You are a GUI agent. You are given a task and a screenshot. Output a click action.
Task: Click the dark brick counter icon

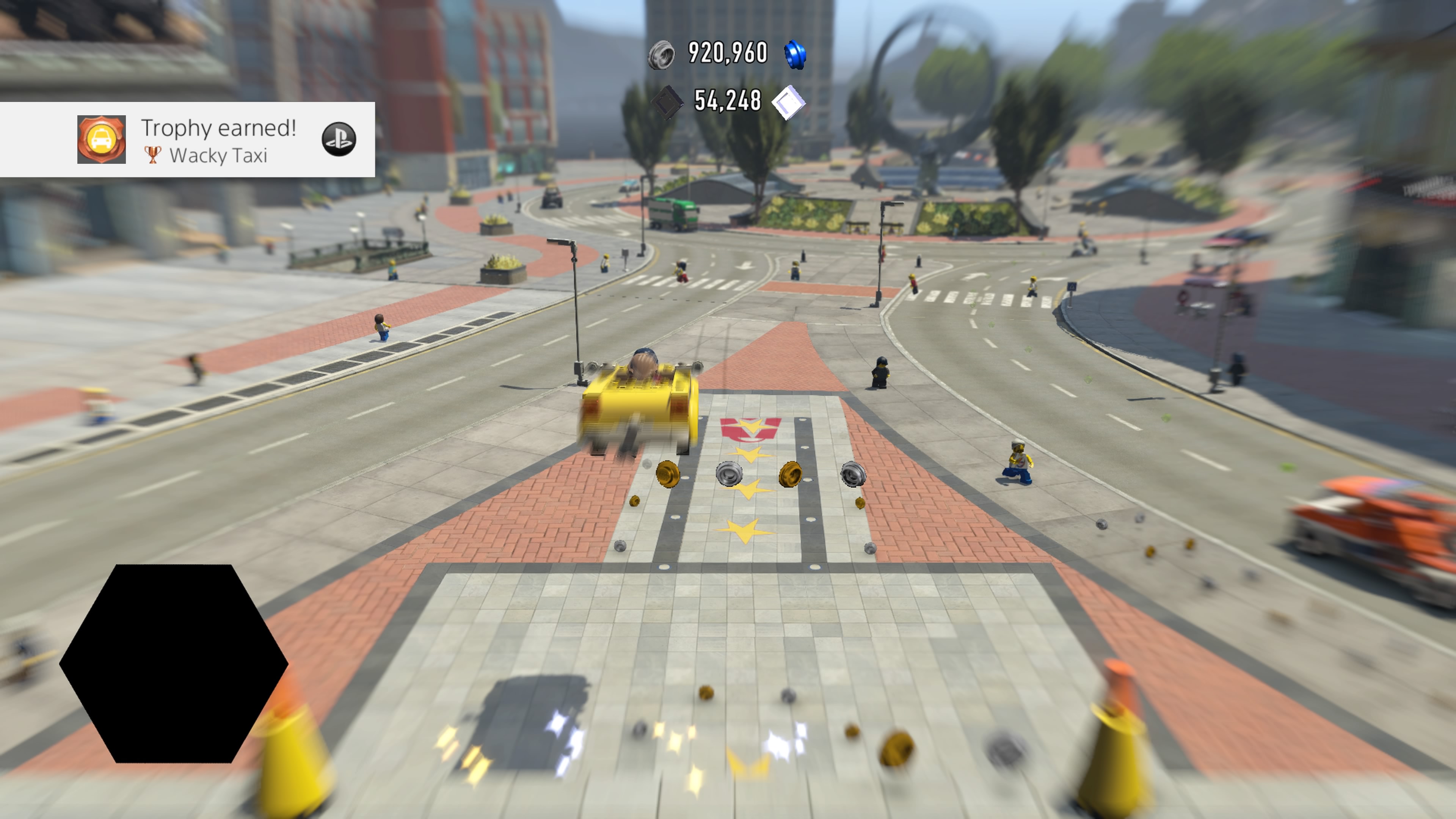667,102
